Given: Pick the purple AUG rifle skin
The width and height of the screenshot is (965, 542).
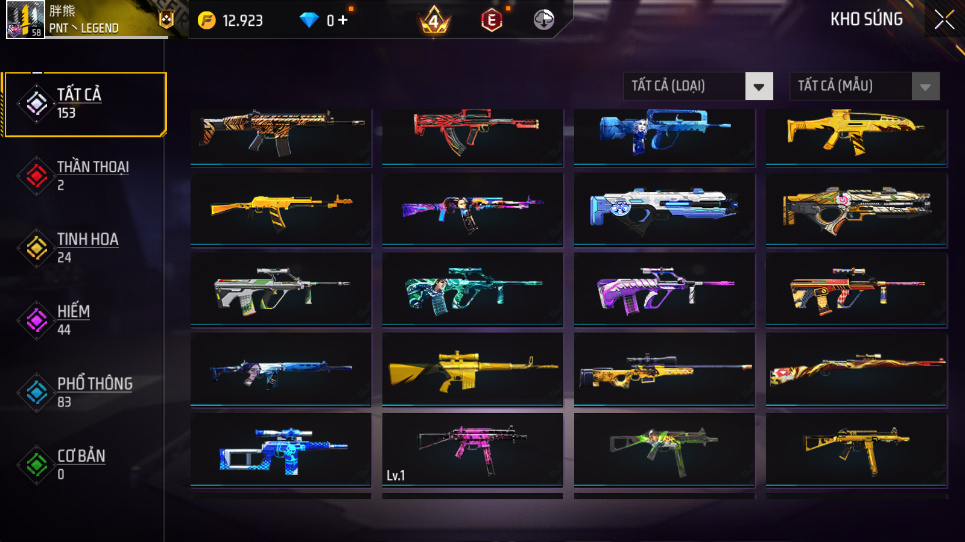Looking at the screenshot, I should pyautogui.click(x=664, y=289).
